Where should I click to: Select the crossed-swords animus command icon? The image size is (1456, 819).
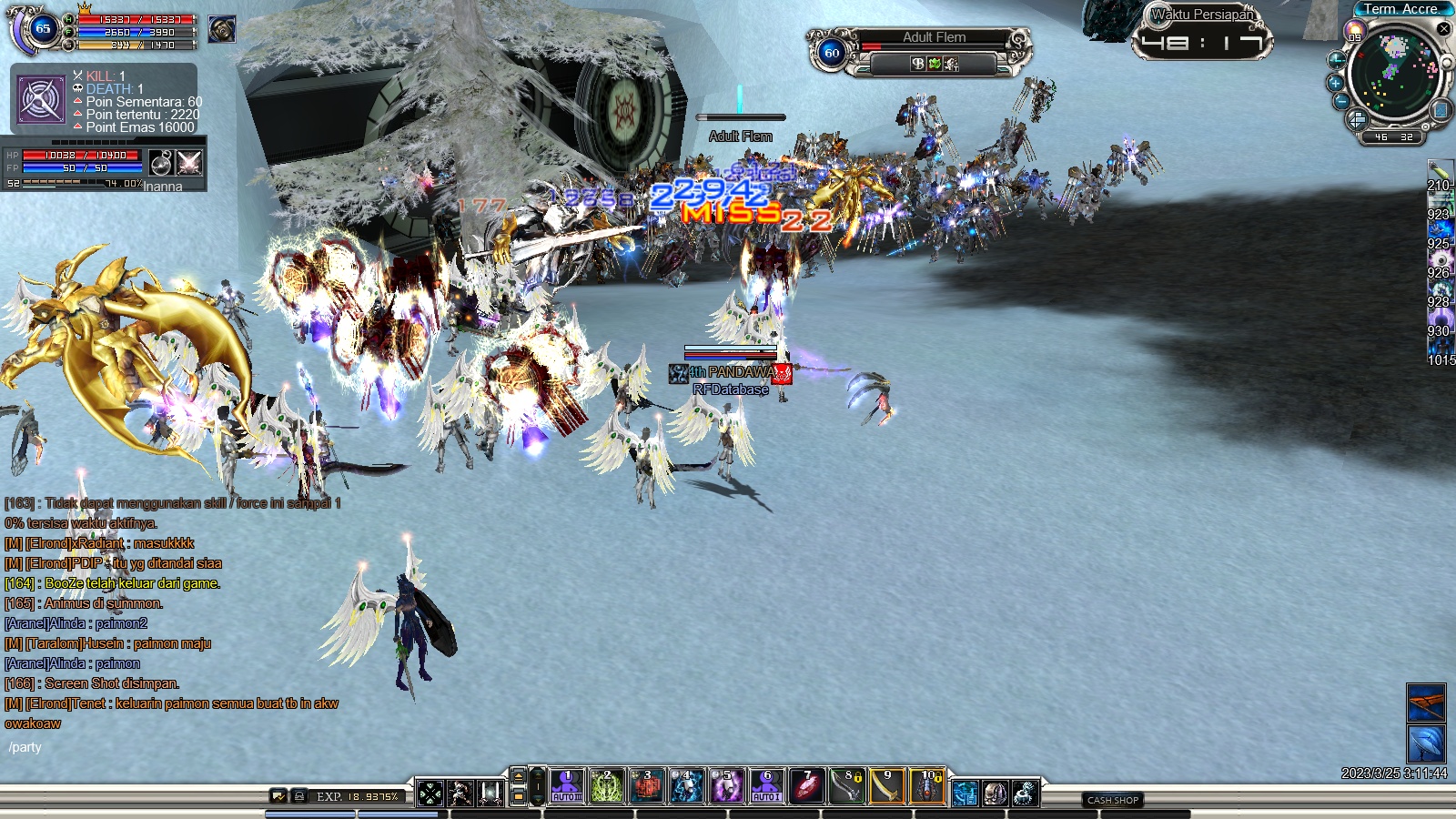click(x=189, y=163)
